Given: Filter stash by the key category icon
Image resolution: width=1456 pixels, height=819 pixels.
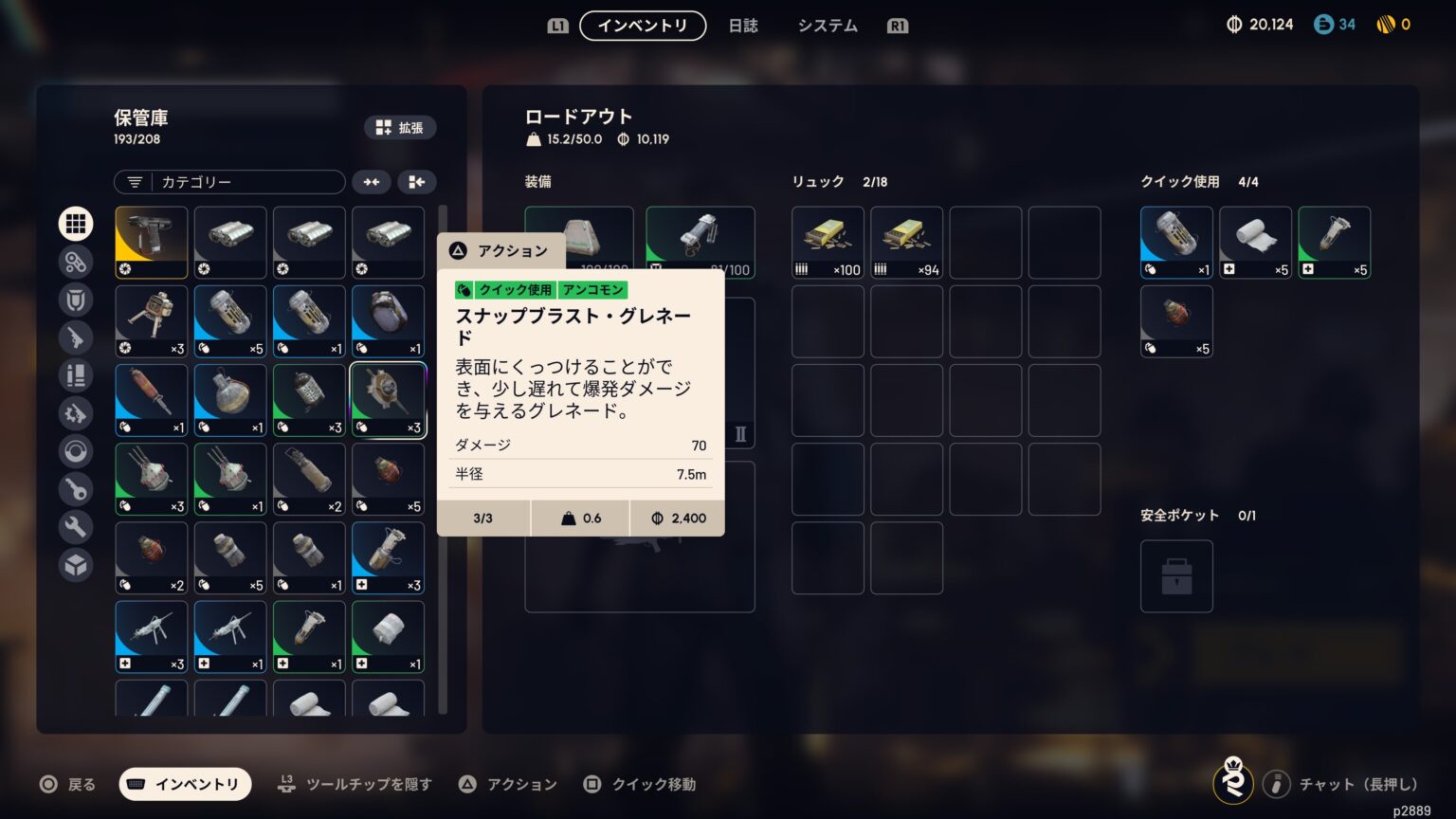Looking at the screenshot, I should (76, 489).
